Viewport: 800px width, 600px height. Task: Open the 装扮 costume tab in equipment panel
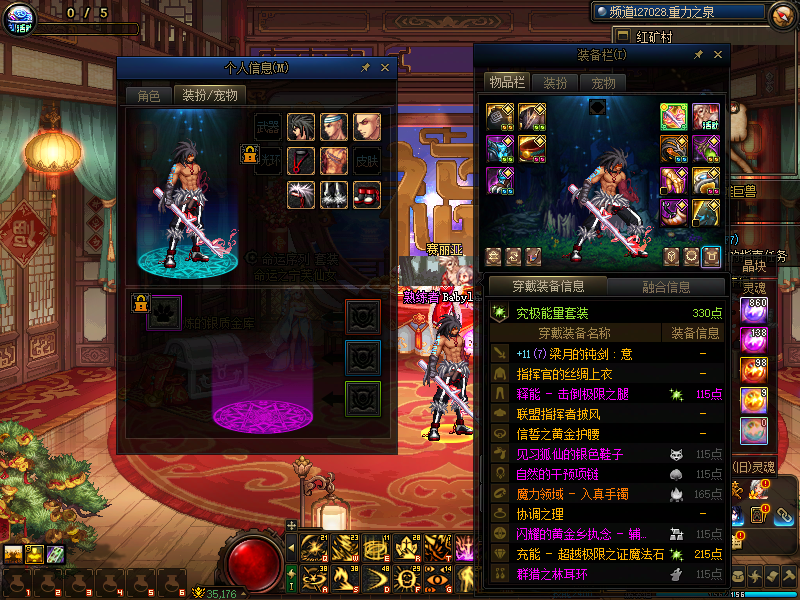(x=555, y=83)
